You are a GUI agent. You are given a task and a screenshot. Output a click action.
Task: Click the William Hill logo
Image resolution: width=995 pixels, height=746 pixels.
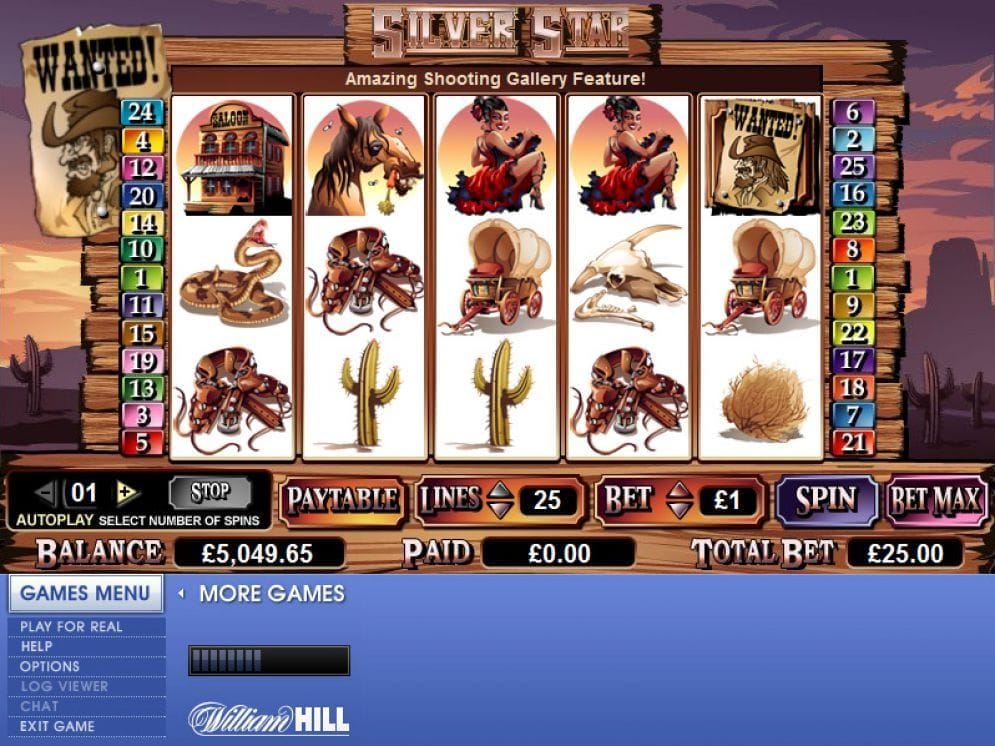tap(269, 718)
